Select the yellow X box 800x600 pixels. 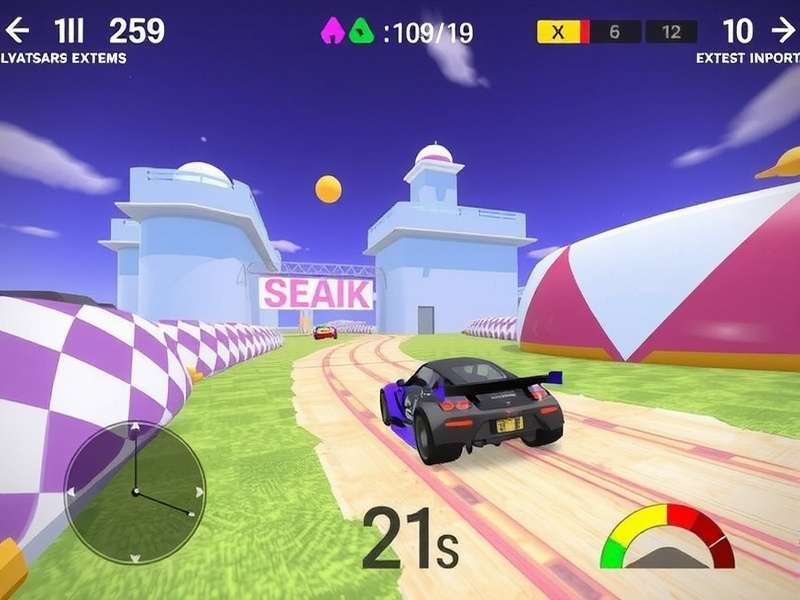tap(559, 32)
